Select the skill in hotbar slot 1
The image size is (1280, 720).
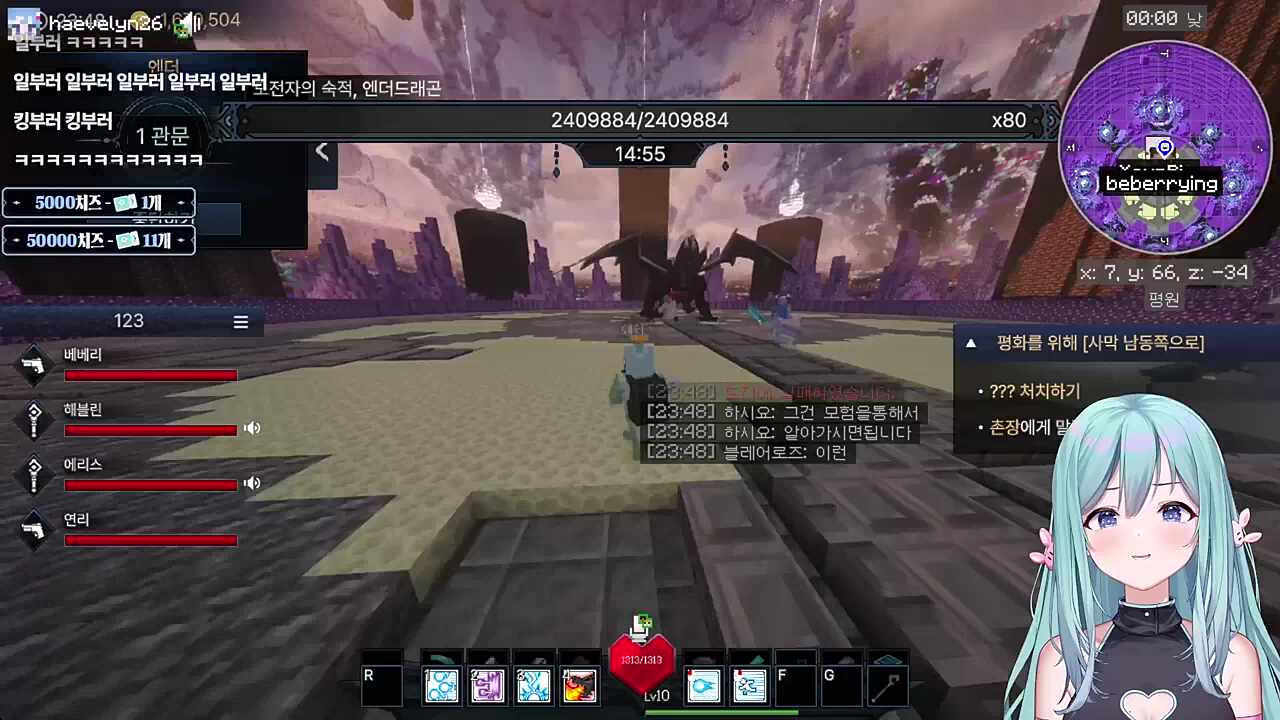[441, 685]
